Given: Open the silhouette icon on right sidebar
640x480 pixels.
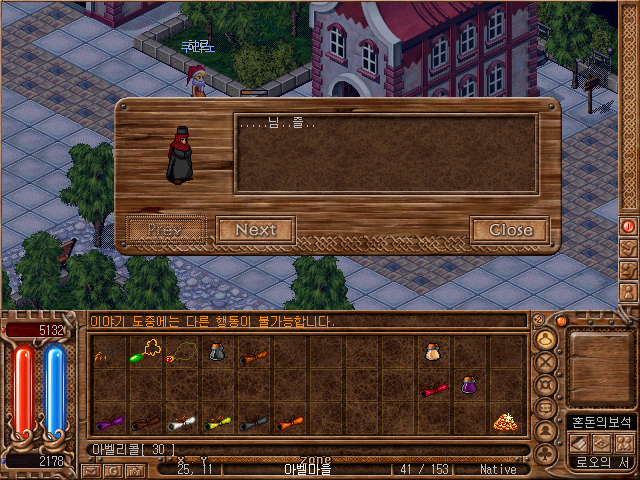Looking at the screenshot, I should coord(629,294).
